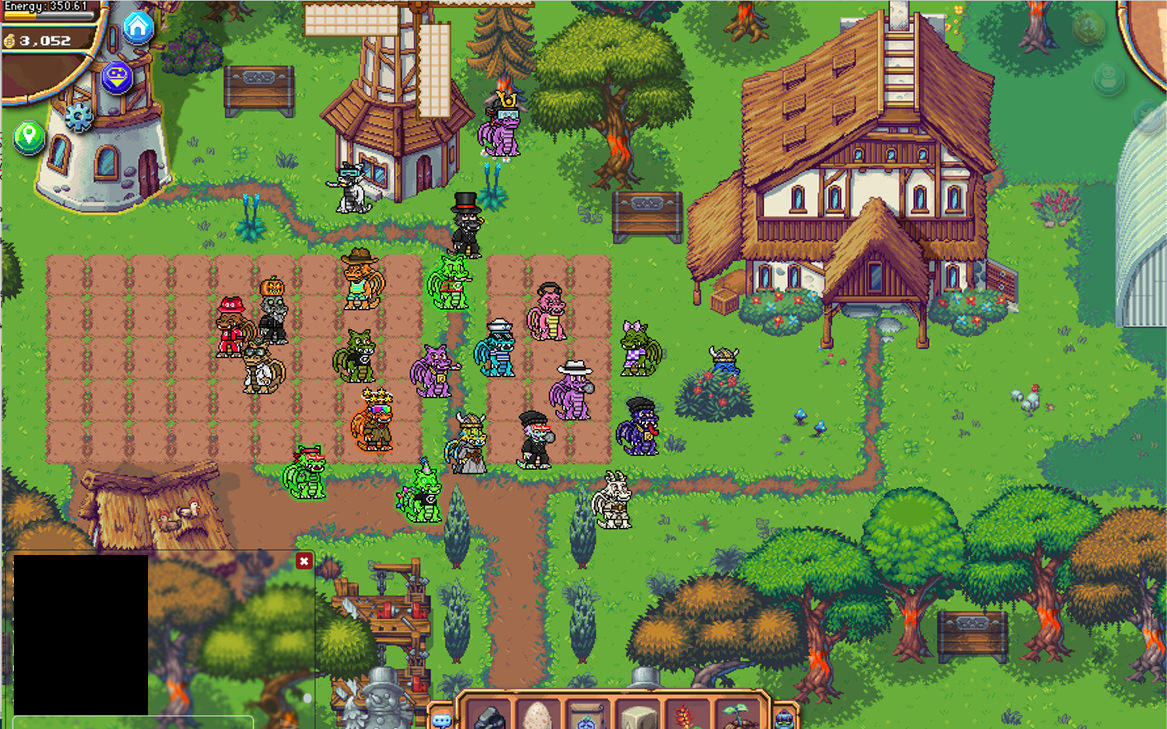Screen dimensions: 1167x729
Task: Select the scroll item hotbar slot
Action: tap(589, 716)
